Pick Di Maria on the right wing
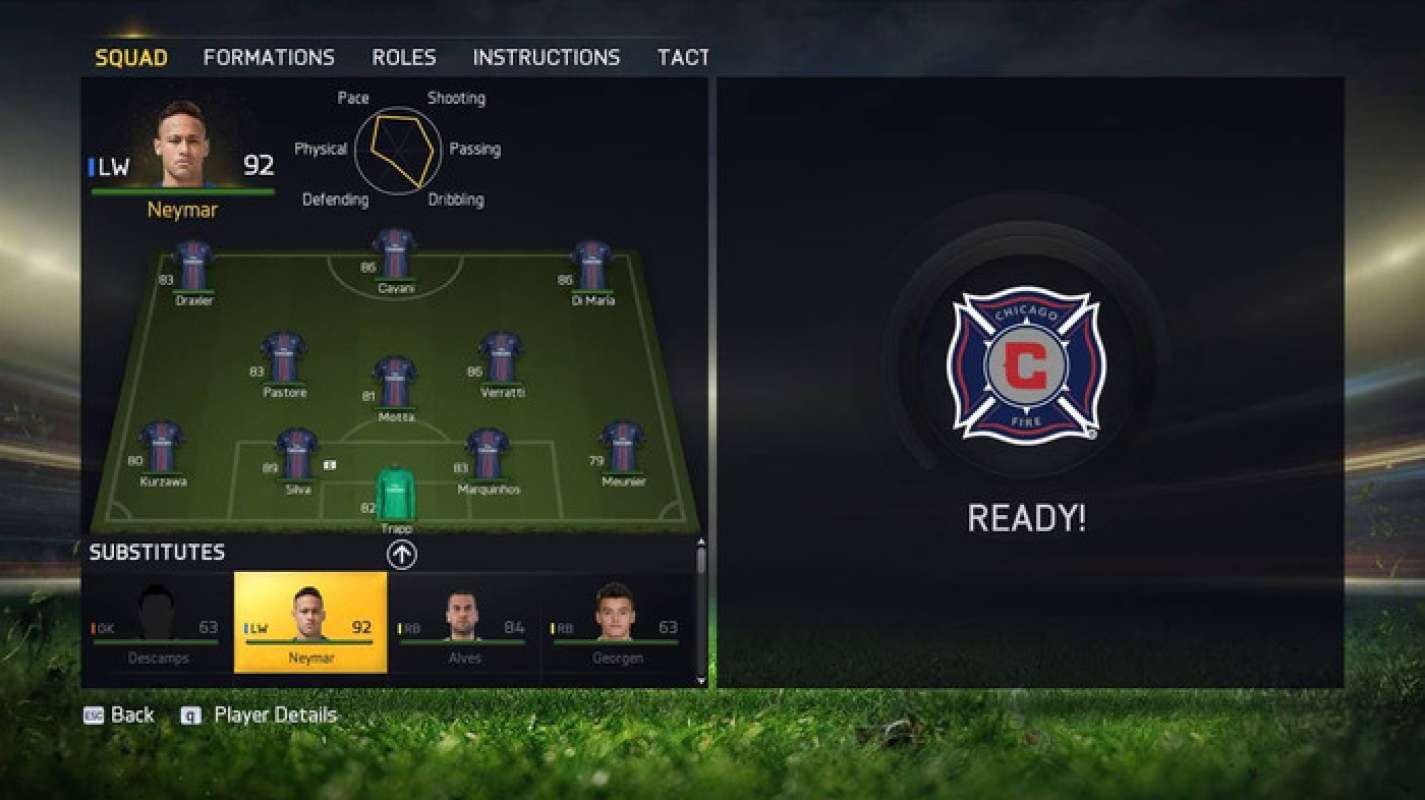This screenshot has height=800, width=1425. point(591,266)
